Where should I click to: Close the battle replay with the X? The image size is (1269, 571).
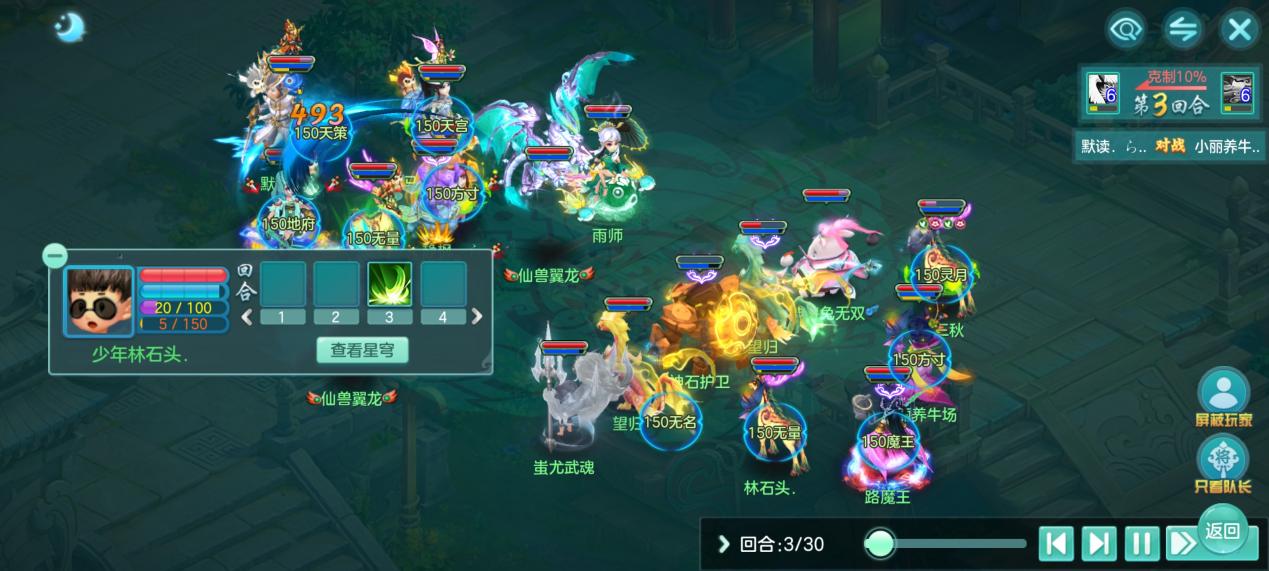click(1239, 29)
